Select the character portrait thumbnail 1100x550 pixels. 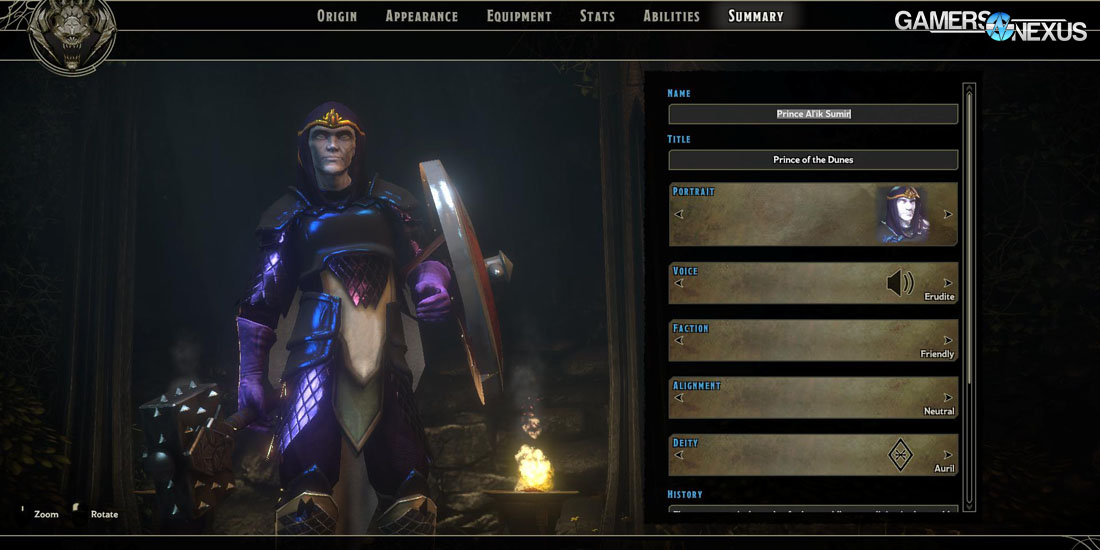point(902,214)
